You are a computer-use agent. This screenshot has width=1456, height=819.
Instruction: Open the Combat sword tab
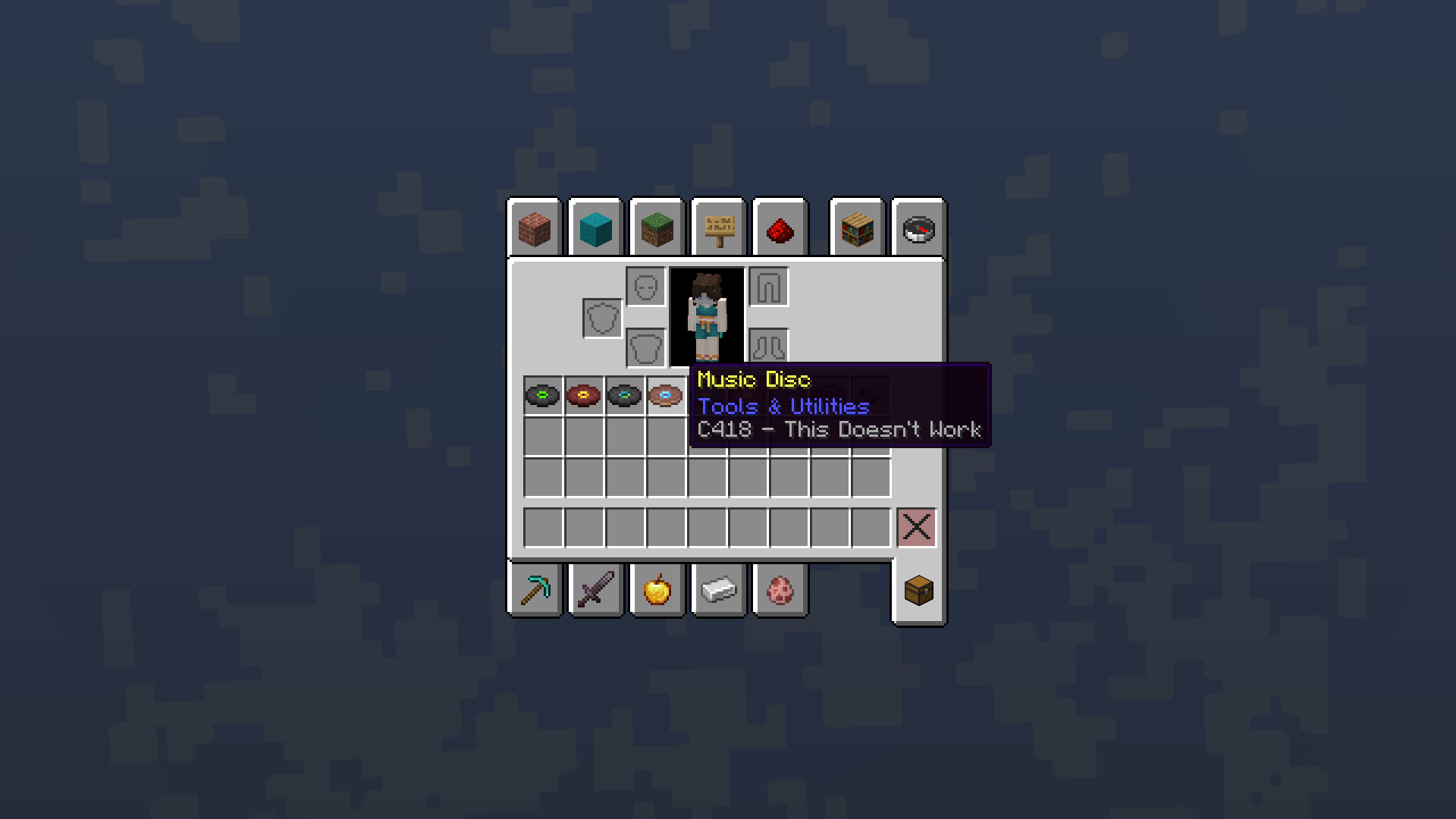point(596,590)
